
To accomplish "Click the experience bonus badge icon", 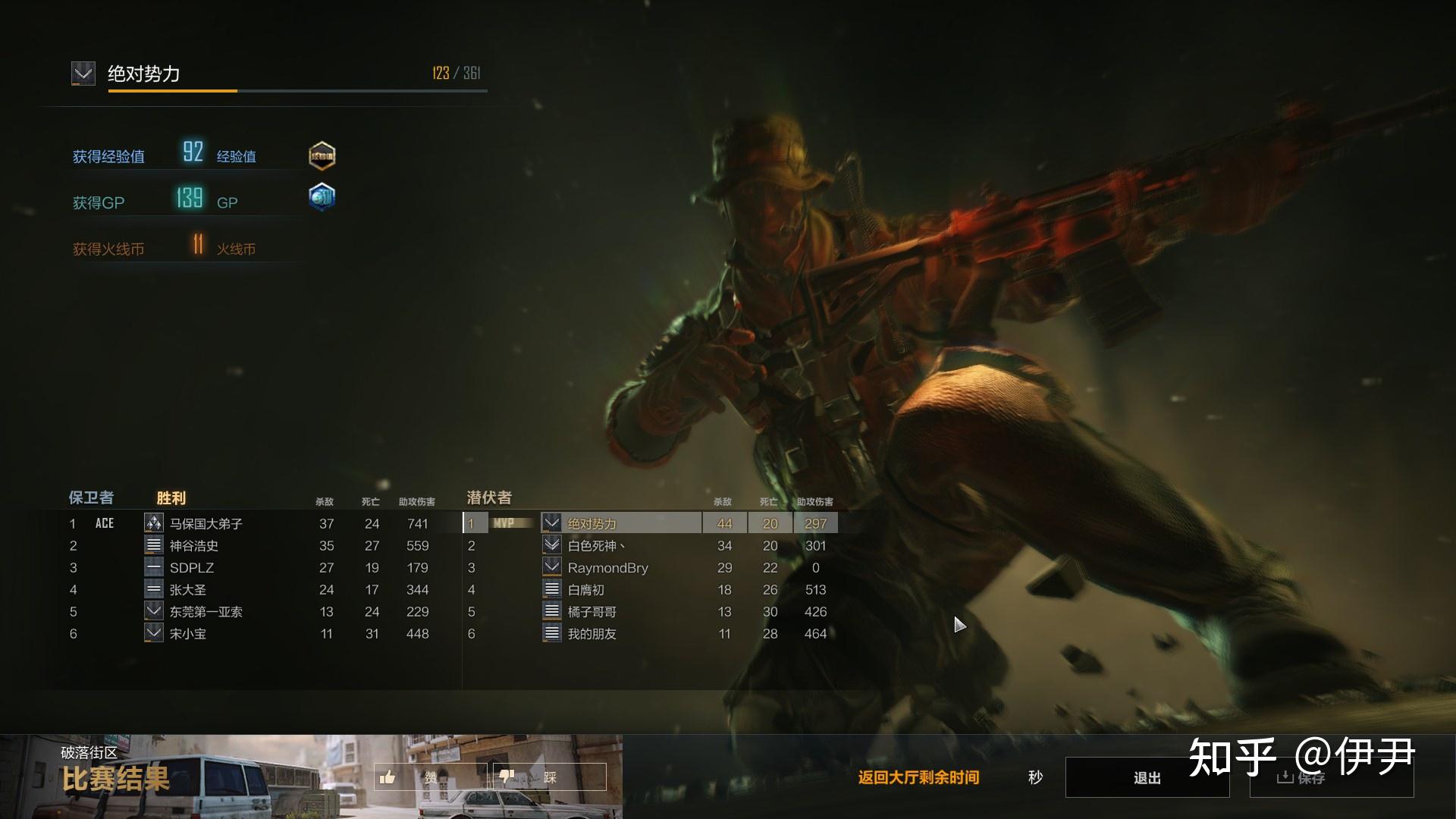I will pos(322,155).
